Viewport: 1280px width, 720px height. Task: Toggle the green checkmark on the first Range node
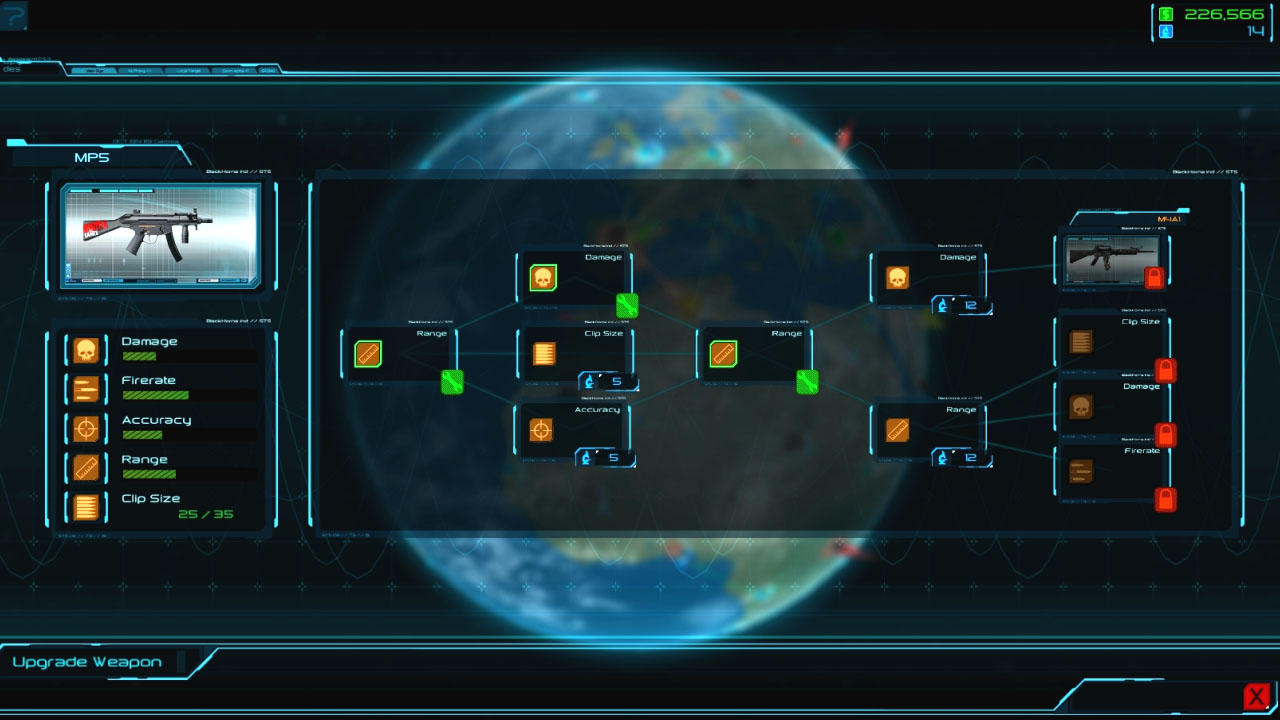451,383
